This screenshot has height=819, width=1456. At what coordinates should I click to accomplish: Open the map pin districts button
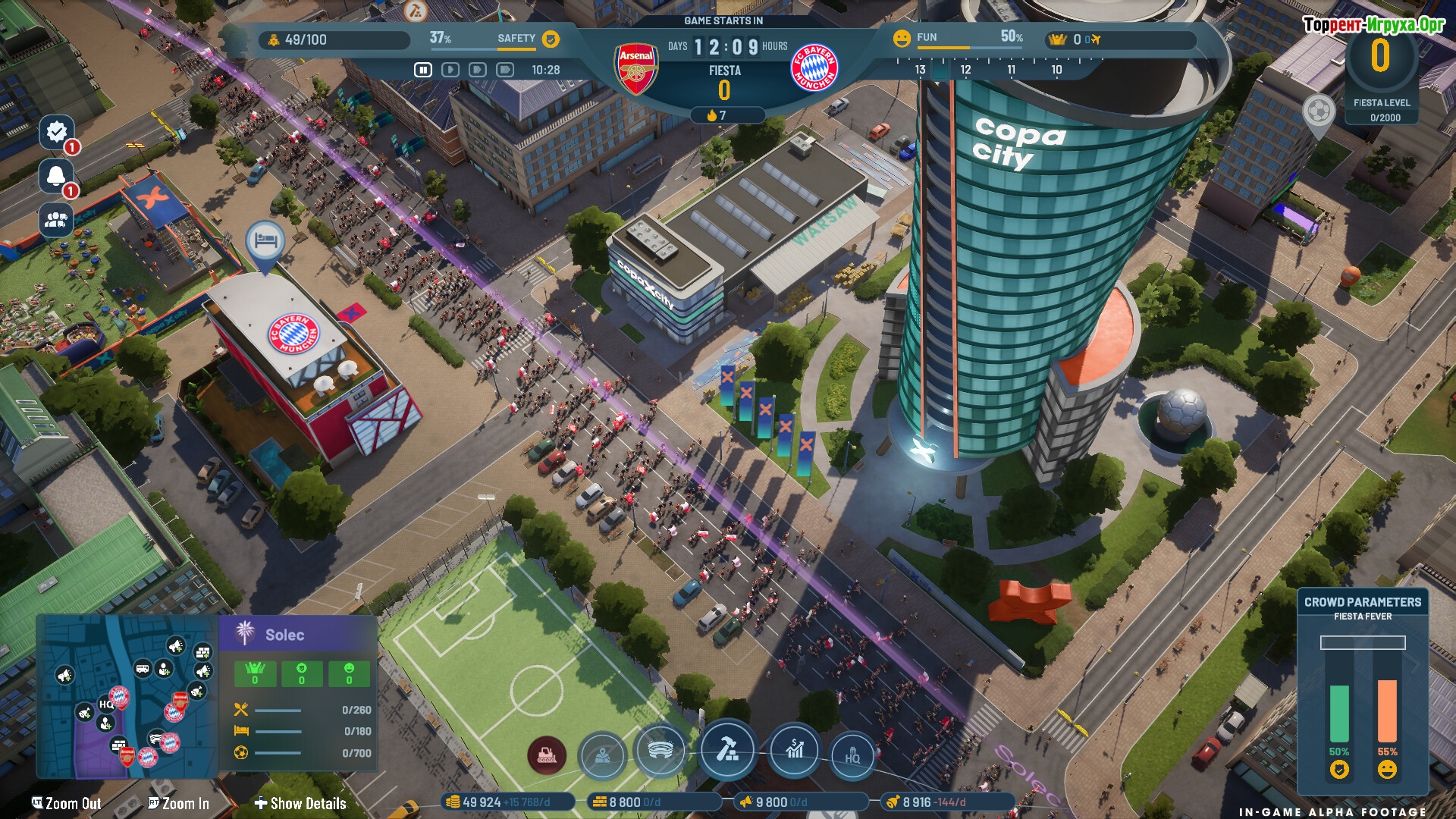(x=602, y=755)
